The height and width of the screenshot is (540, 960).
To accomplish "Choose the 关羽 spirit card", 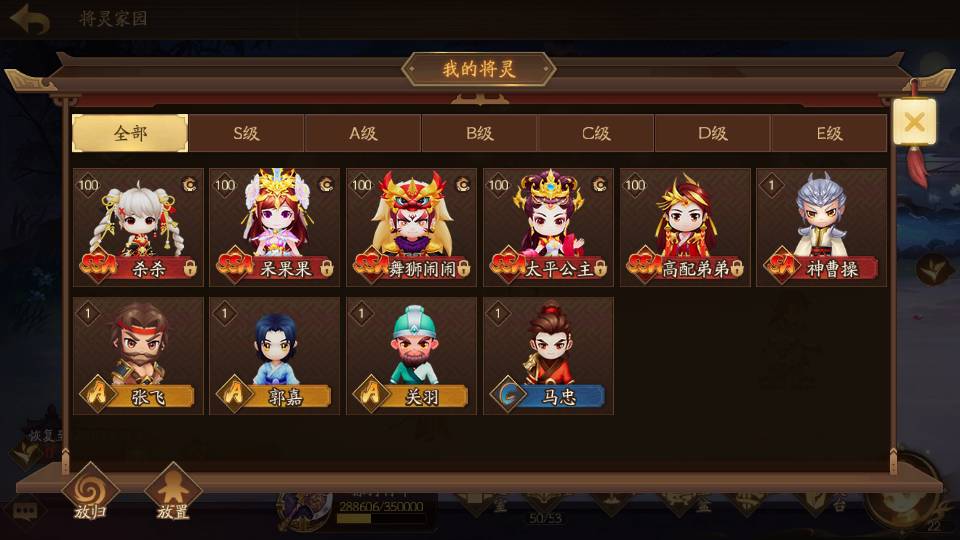I will coord(411,355).
